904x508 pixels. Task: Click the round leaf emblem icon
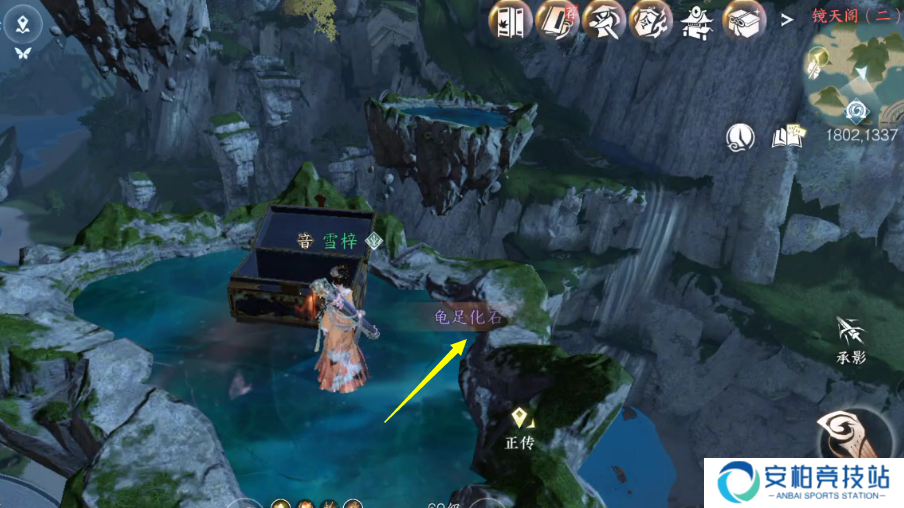point(740,136)
